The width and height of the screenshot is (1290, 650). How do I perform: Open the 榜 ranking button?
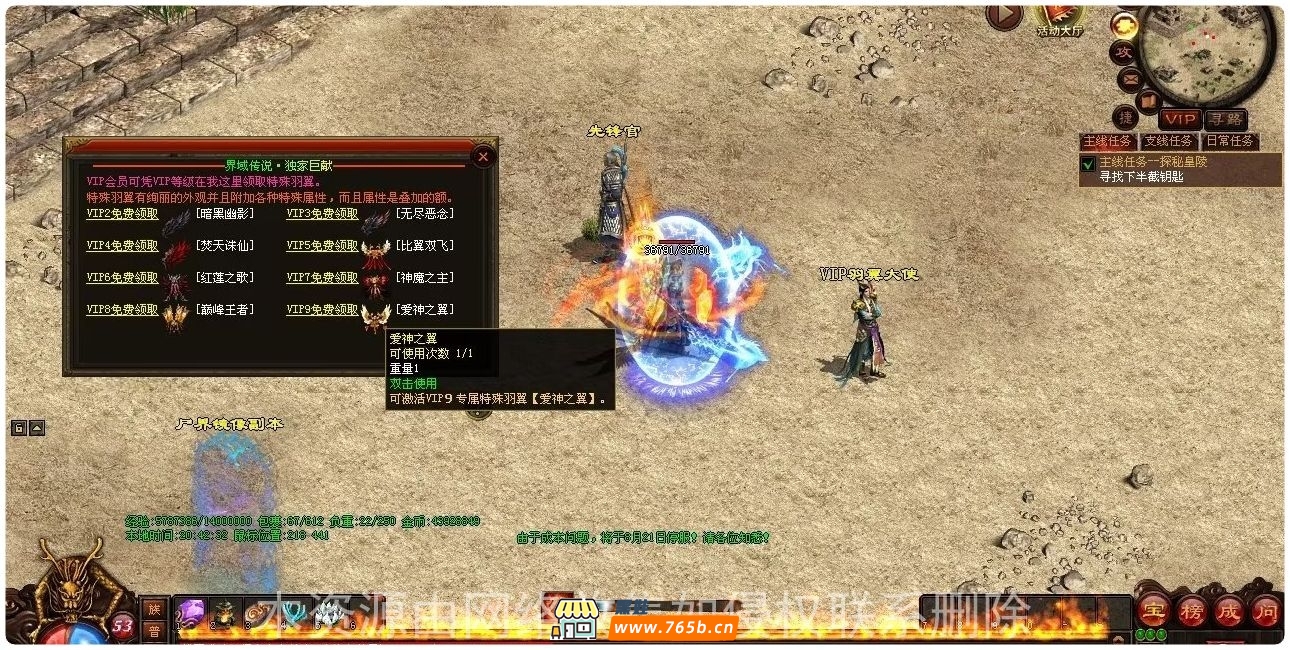[1192, 609]
